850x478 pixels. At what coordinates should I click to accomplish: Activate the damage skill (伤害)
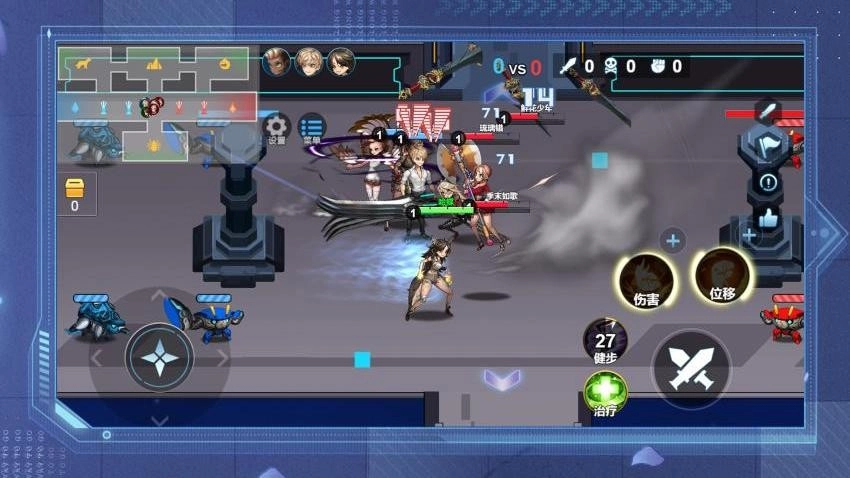(645, 279)
